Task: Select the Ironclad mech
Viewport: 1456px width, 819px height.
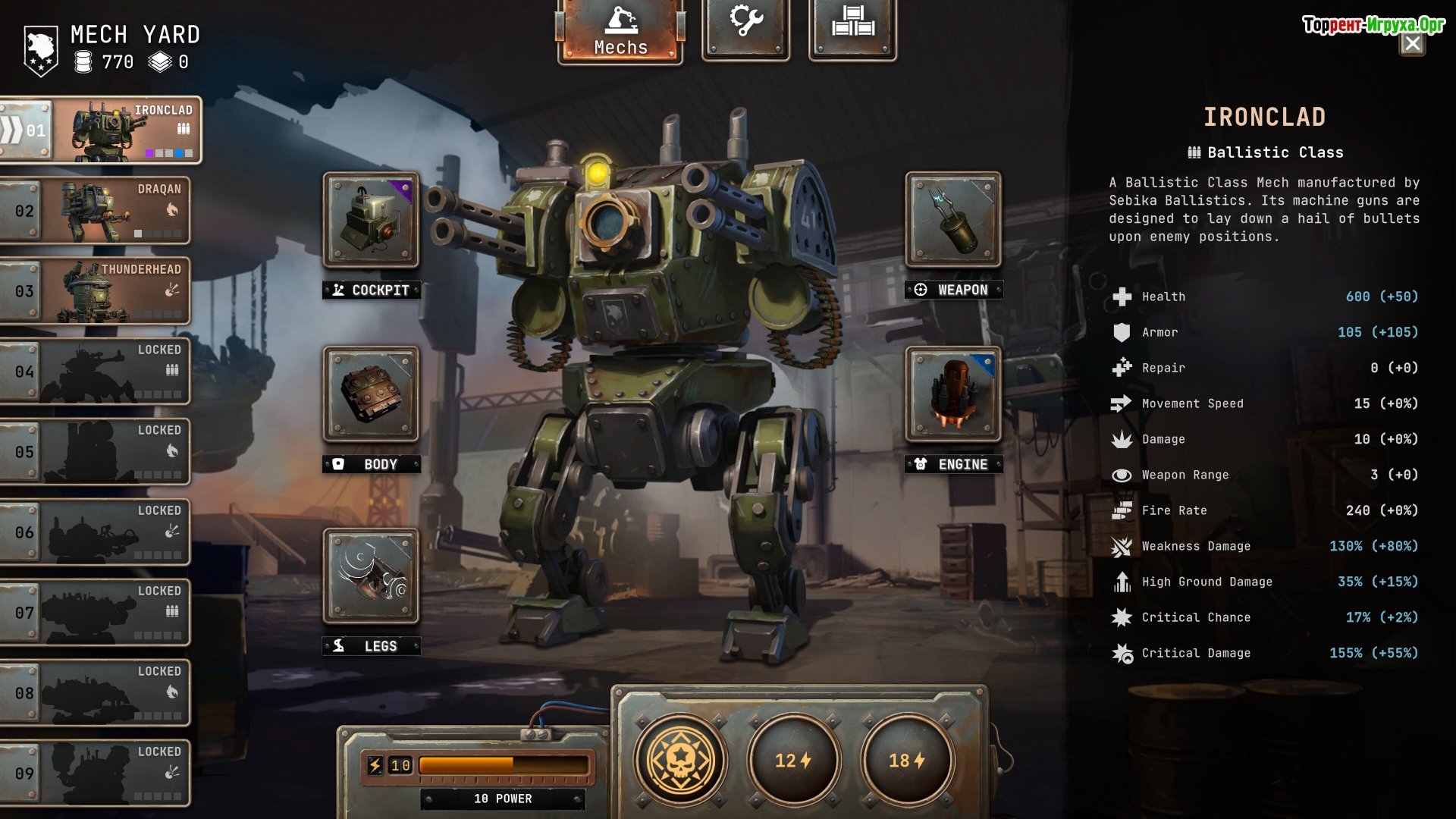Action: [102, 130]
